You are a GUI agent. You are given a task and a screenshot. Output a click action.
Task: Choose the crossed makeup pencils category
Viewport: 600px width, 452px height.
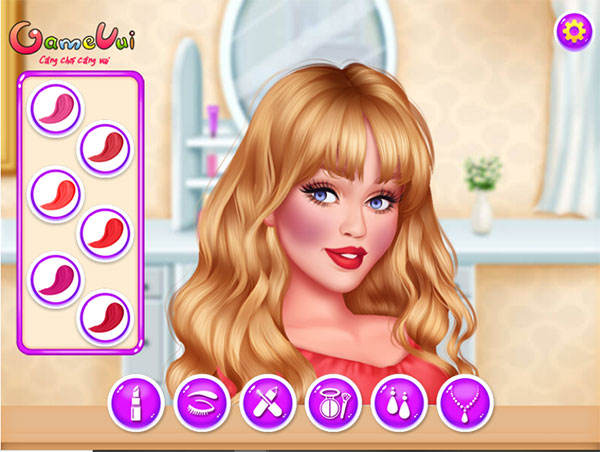point(268,402)
